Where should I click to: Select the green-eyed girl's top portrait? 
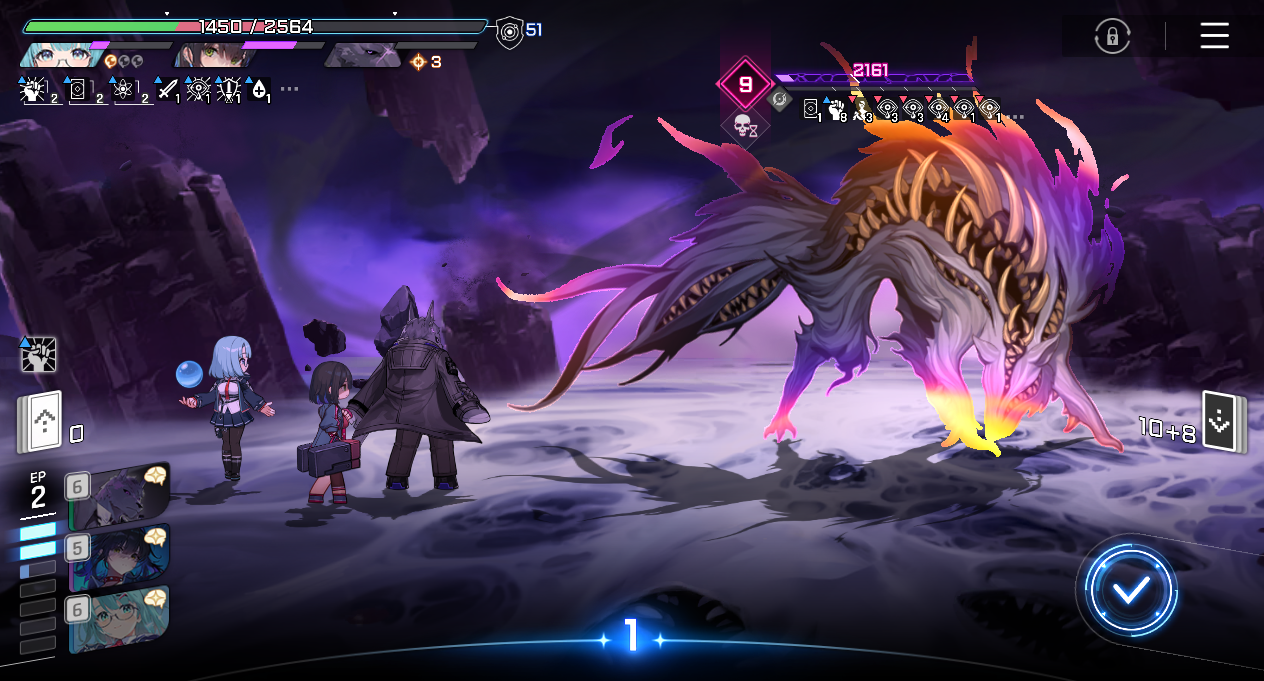(210, 54)
